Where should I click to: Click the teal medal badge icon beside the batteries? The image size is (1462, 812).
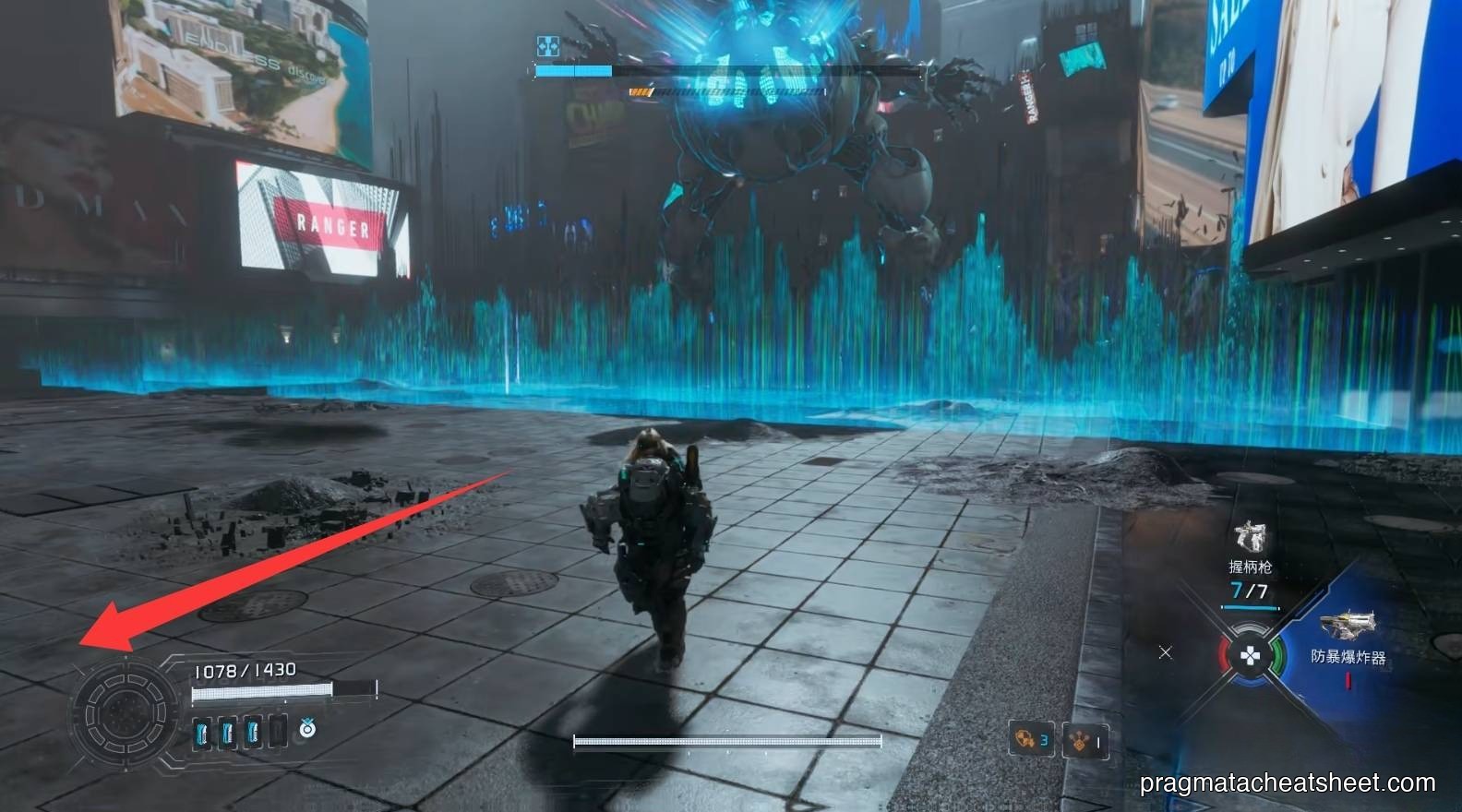pyautogui.click(x=306, y=730)
